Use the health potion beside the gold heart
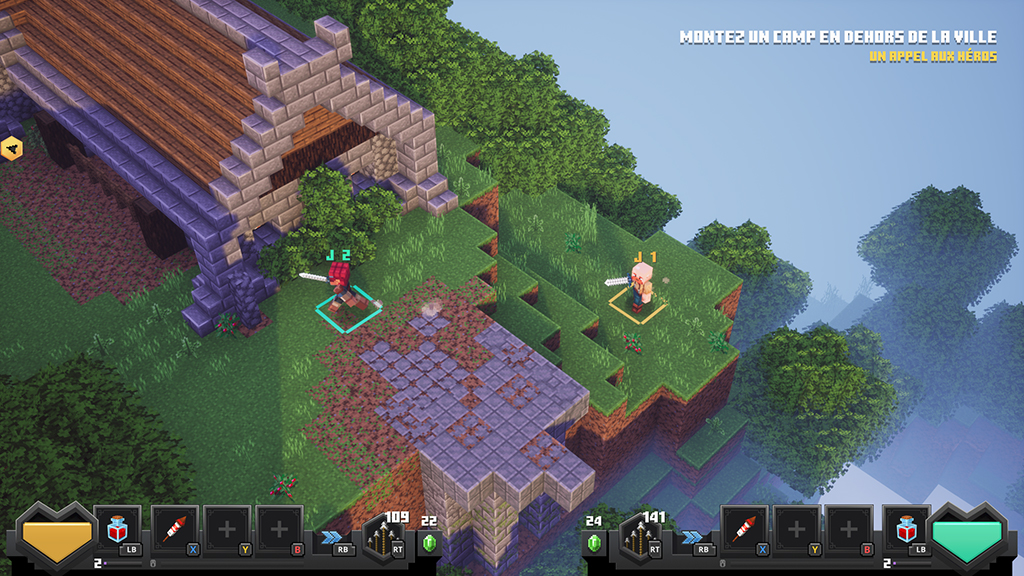 coord(118,530)
